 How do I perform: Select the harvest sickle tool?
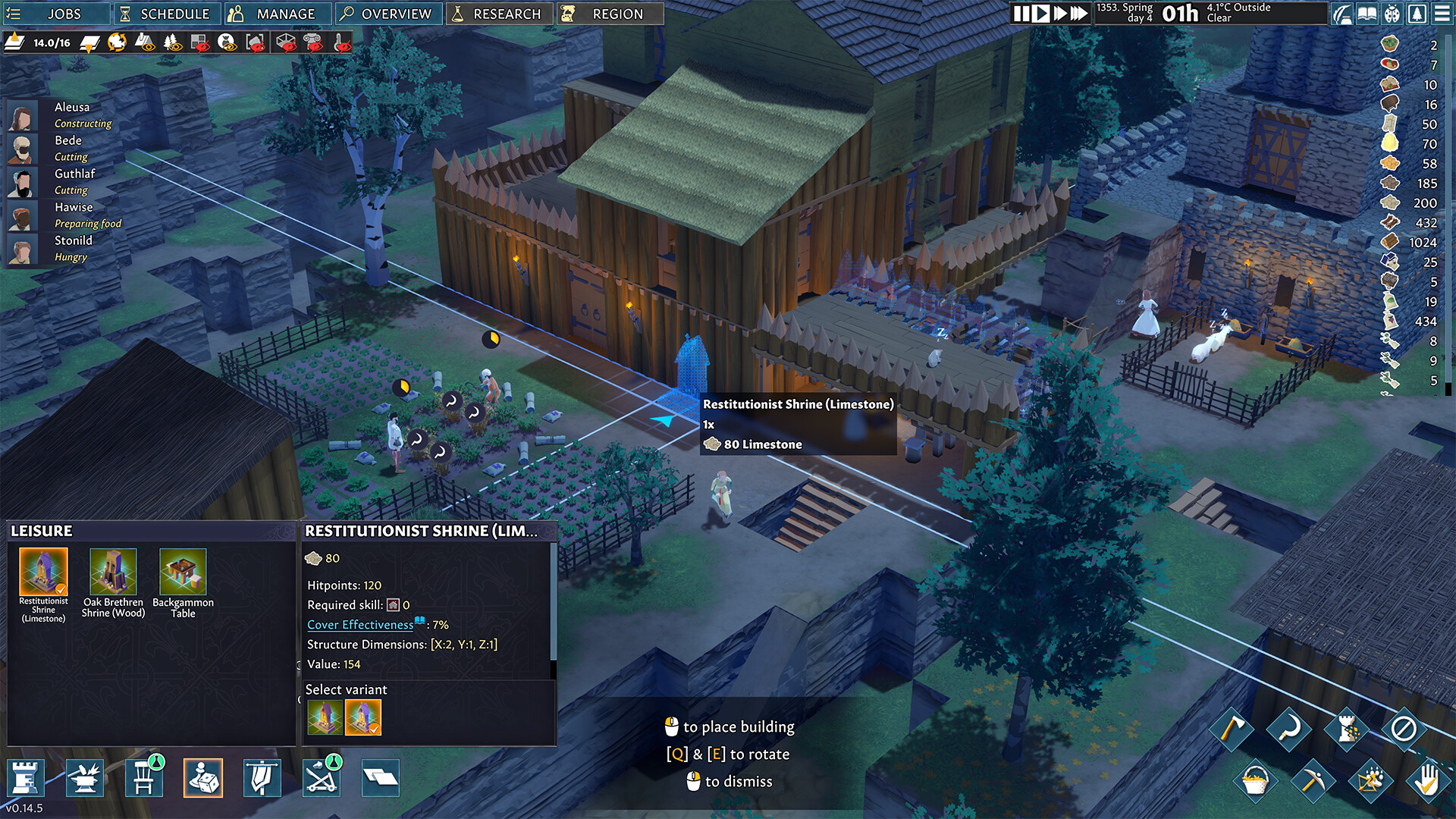coord(1288,730)
